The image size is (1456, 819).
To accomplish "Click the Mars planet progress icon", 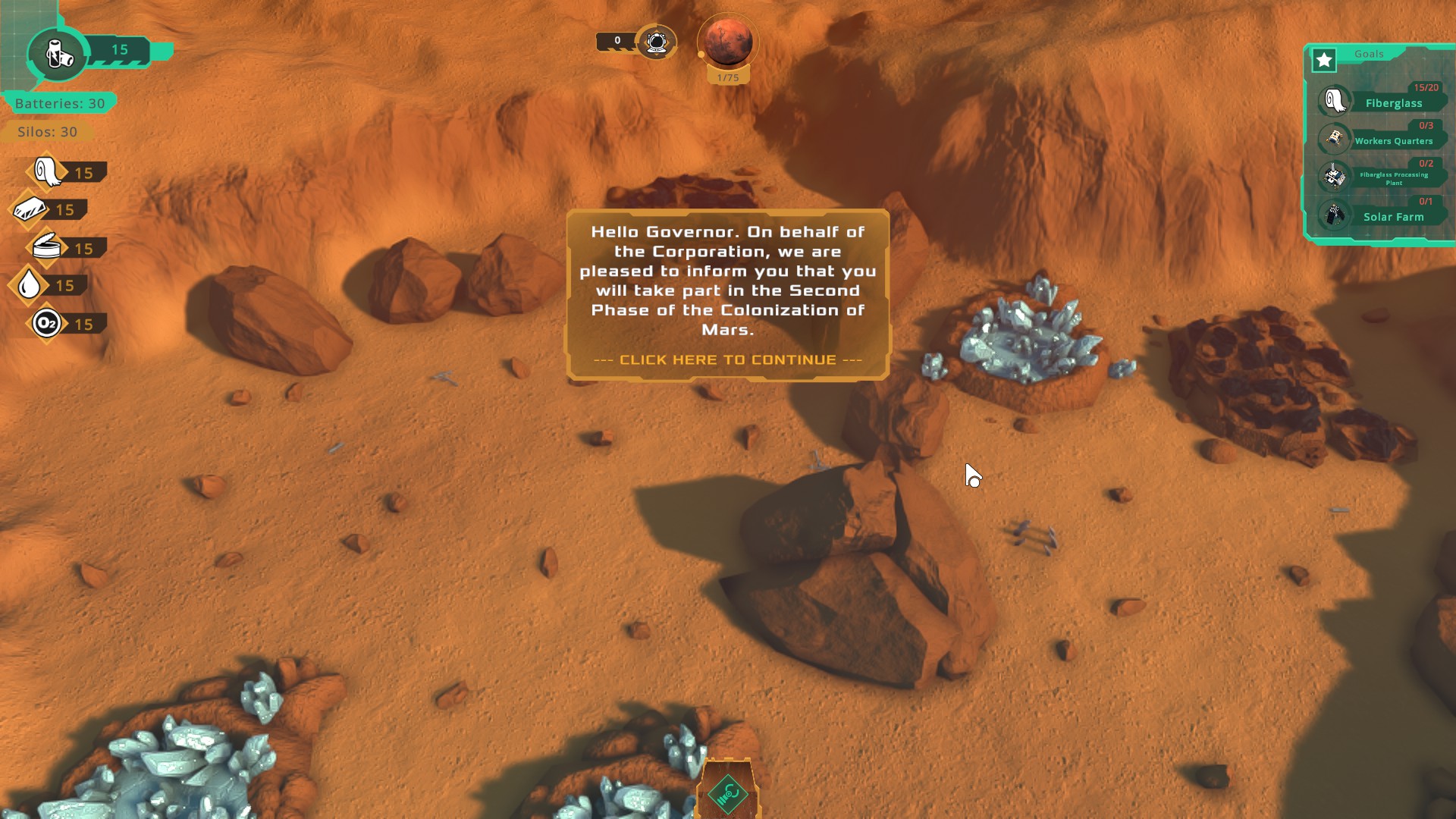I will point(728,42).
